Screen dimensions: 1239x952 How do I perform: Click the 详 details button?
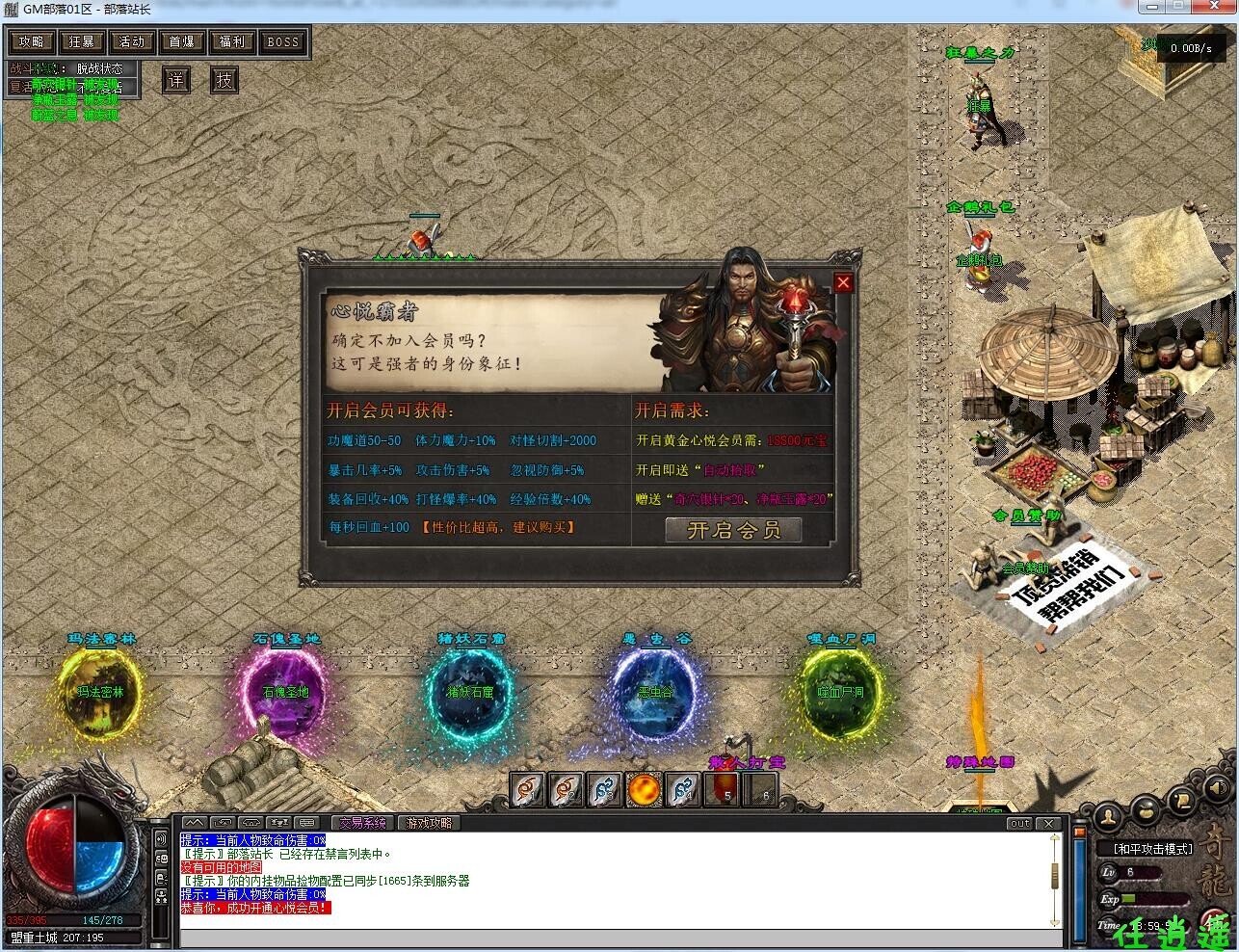[175, 80]
